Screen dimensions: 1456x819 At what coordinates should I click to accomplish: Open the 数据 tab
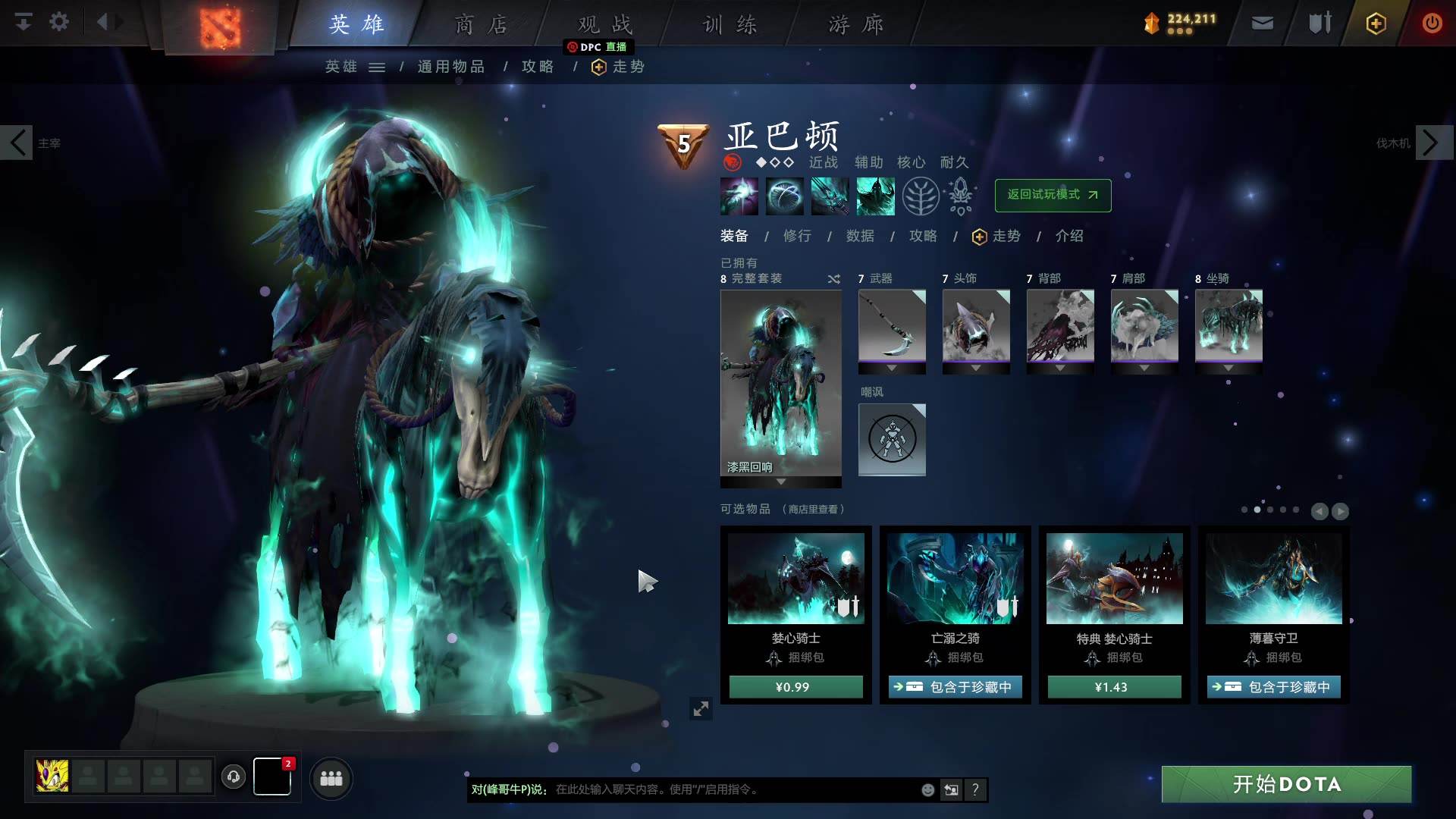859,236
